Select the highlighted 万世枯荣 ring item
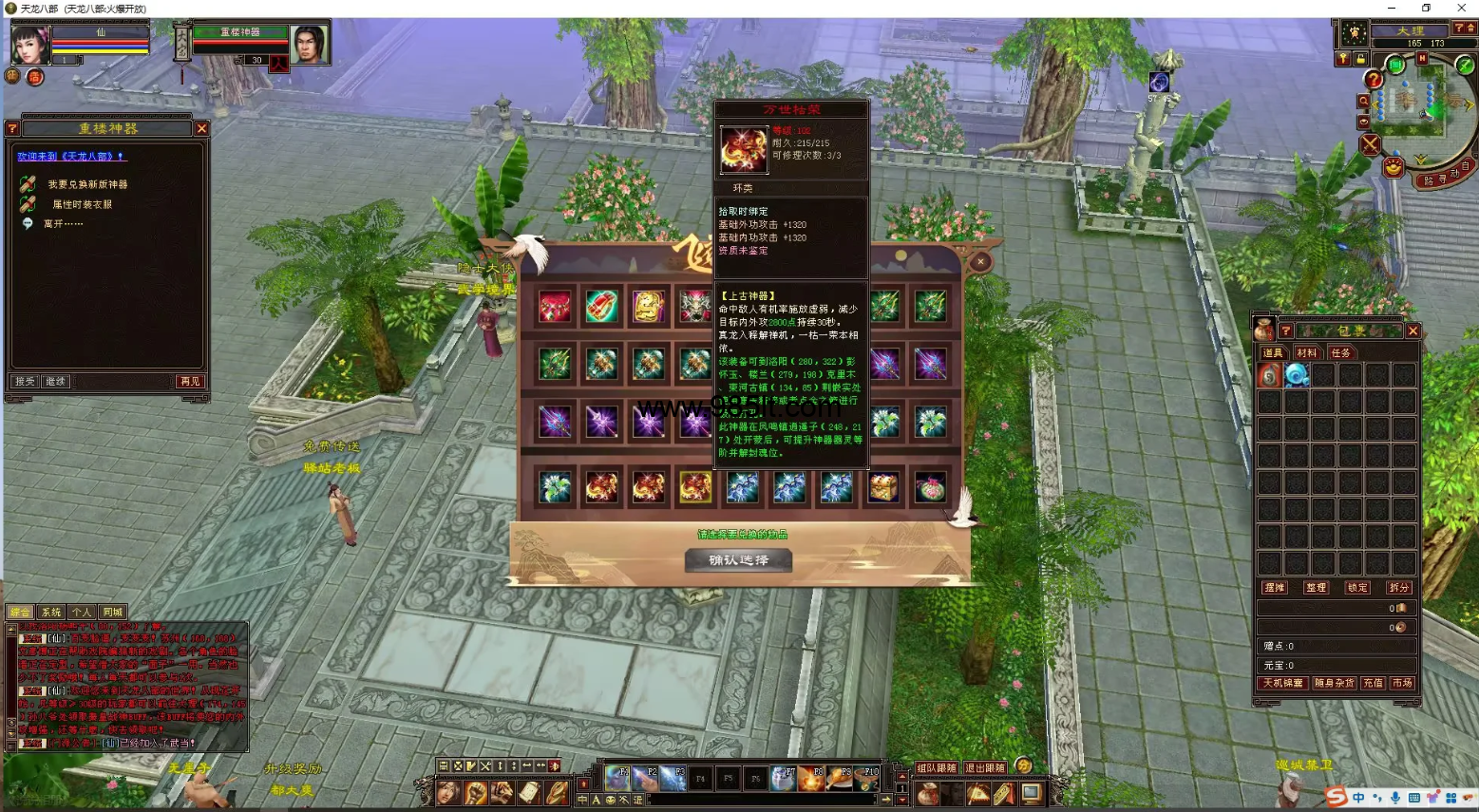This screenshot has height=812, width=1479. [x=695, y=487]
